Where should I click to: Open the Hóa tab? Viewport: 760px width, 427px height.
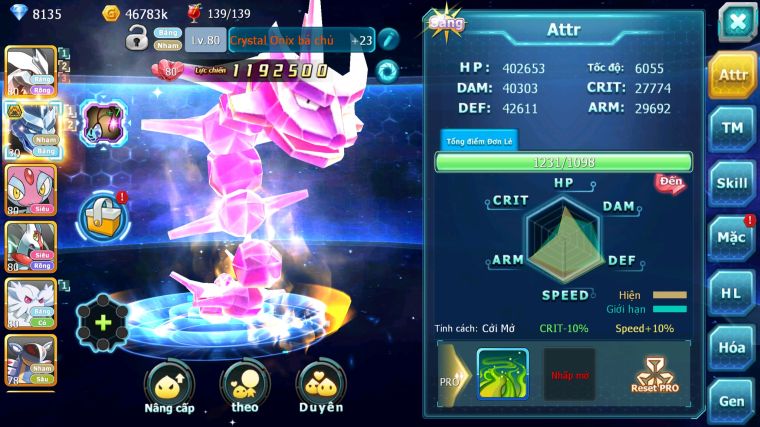click(x=732, y=347)
